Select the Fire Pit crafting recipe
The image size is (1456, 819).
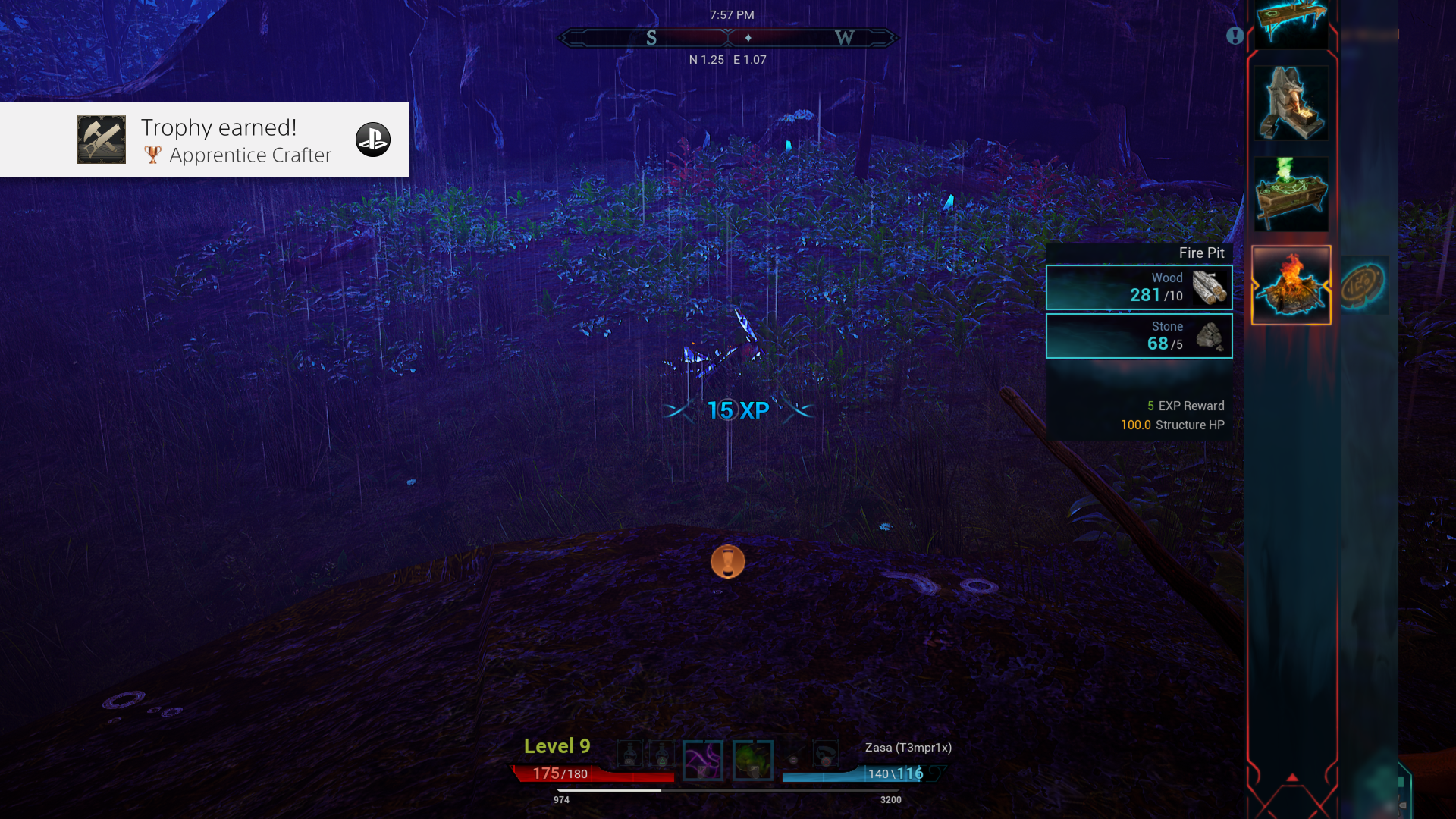[1291, 285]
